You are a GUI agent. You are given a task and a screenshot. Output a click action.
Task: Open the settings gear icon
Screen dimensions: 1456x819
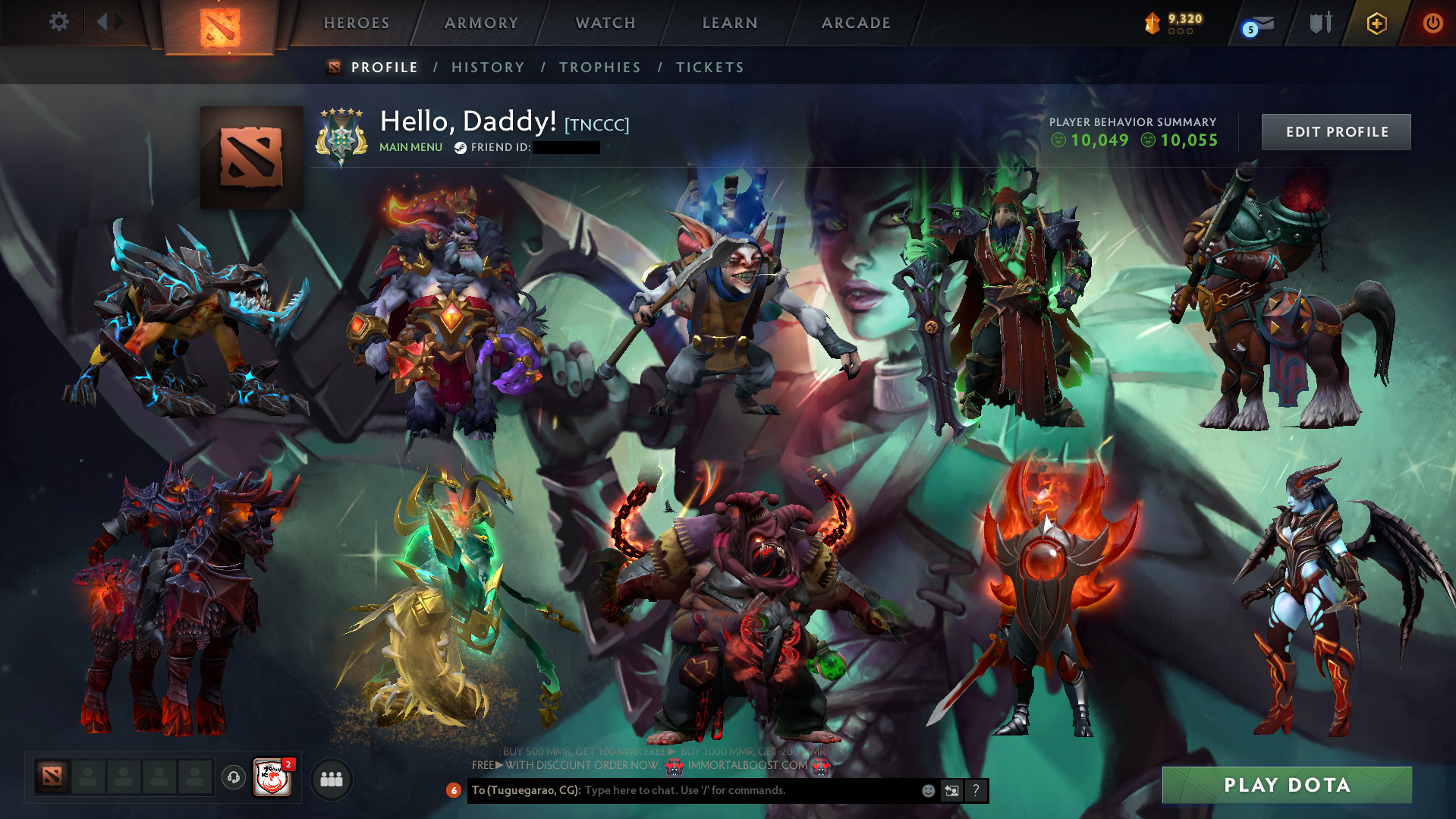point(59,22)
